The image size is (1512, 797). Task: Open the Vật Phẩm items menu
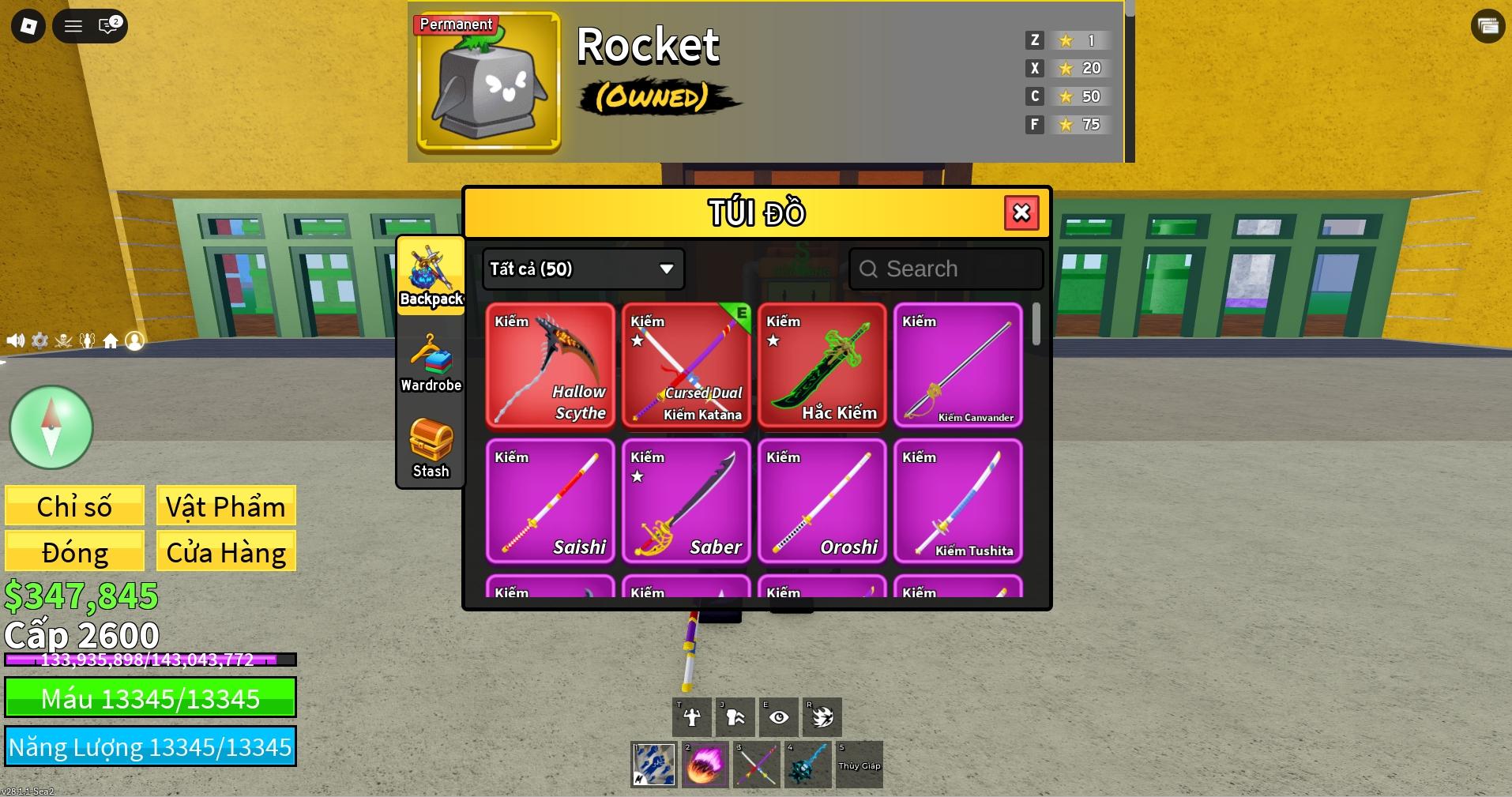226,506
